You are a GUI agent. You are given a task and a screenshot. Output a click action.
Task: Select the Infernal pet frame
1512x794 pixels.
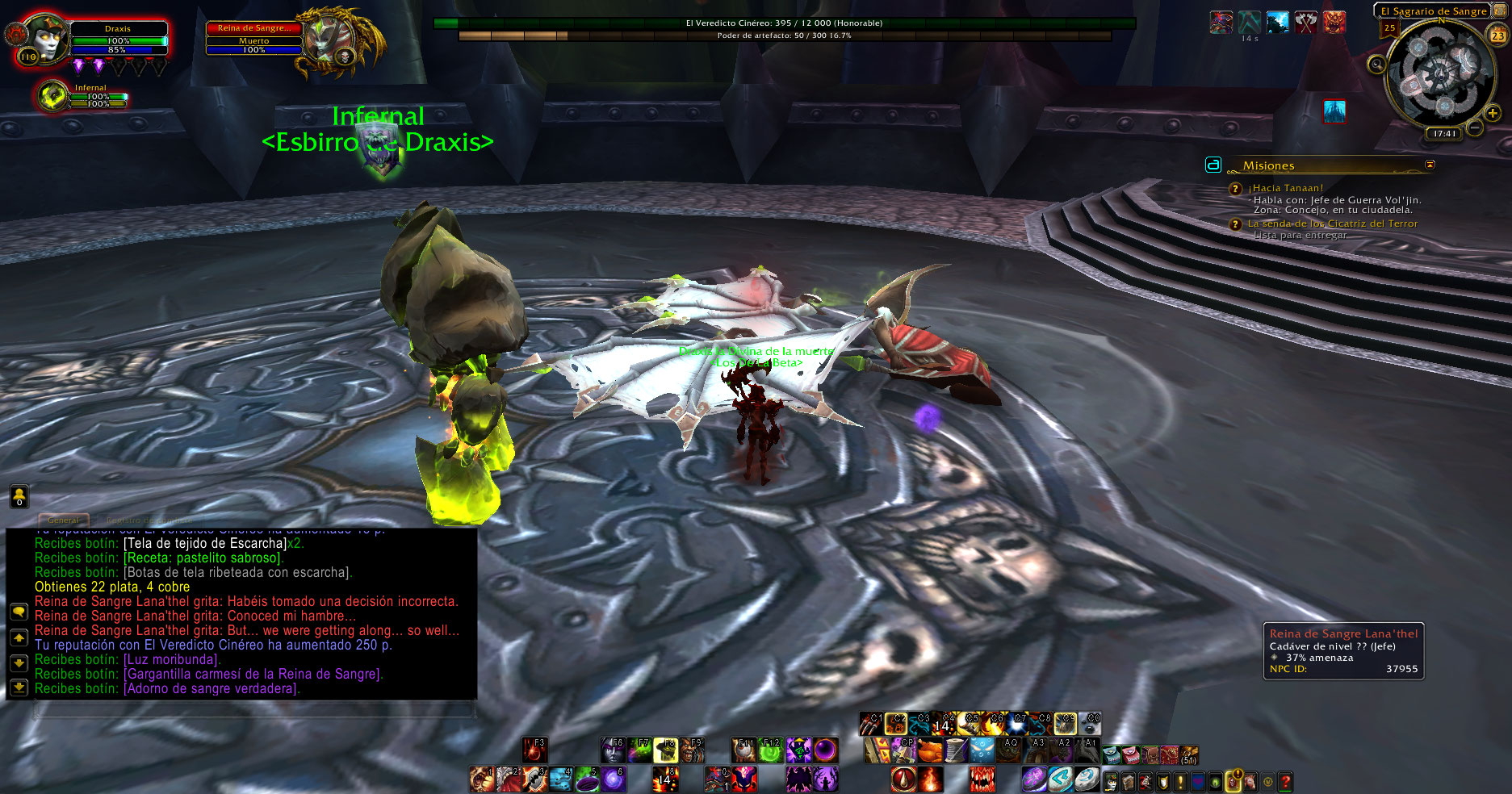click(x=53, y=96)
